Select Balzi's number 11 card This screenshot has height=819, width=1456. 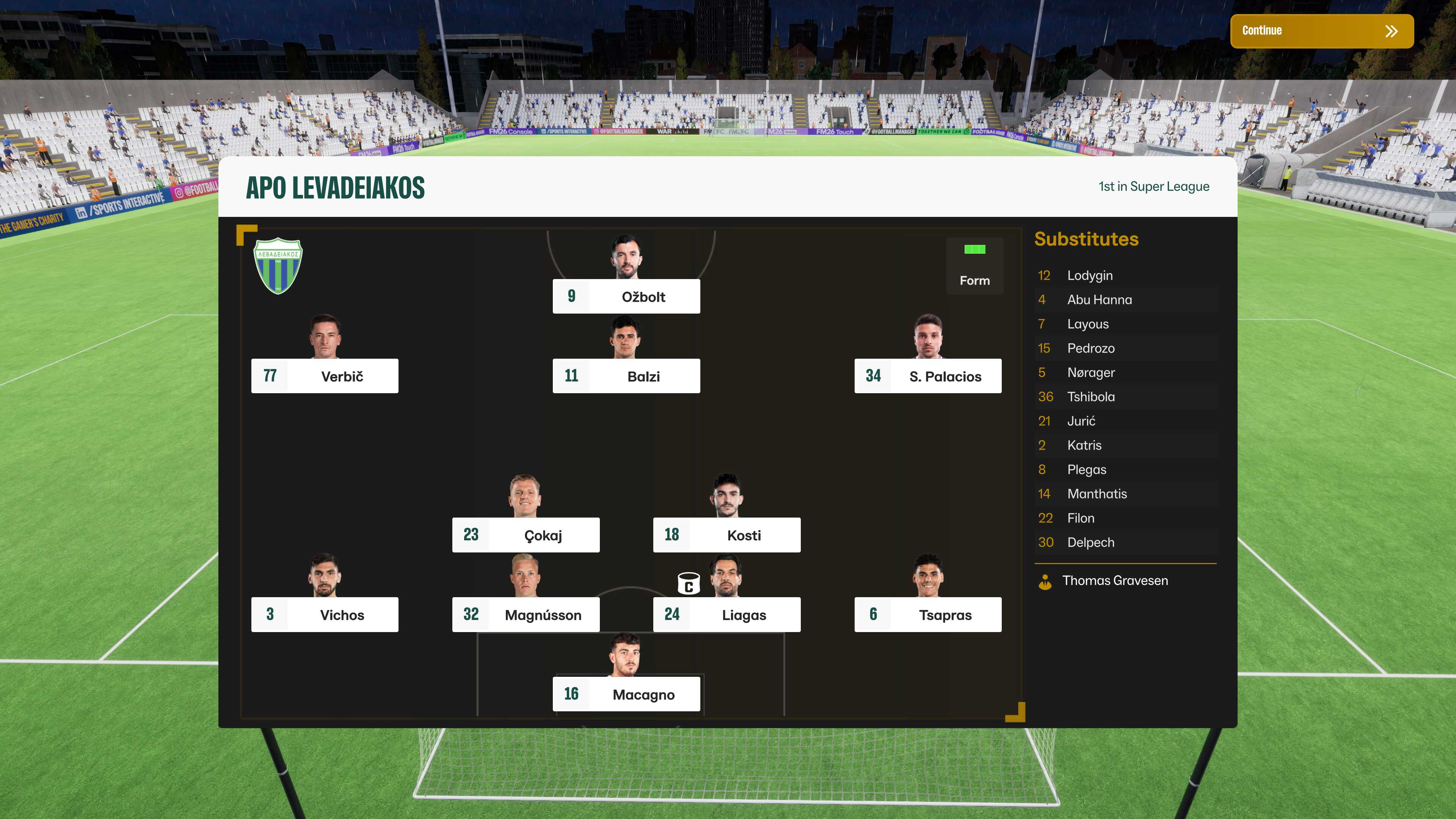coord(626,376)
